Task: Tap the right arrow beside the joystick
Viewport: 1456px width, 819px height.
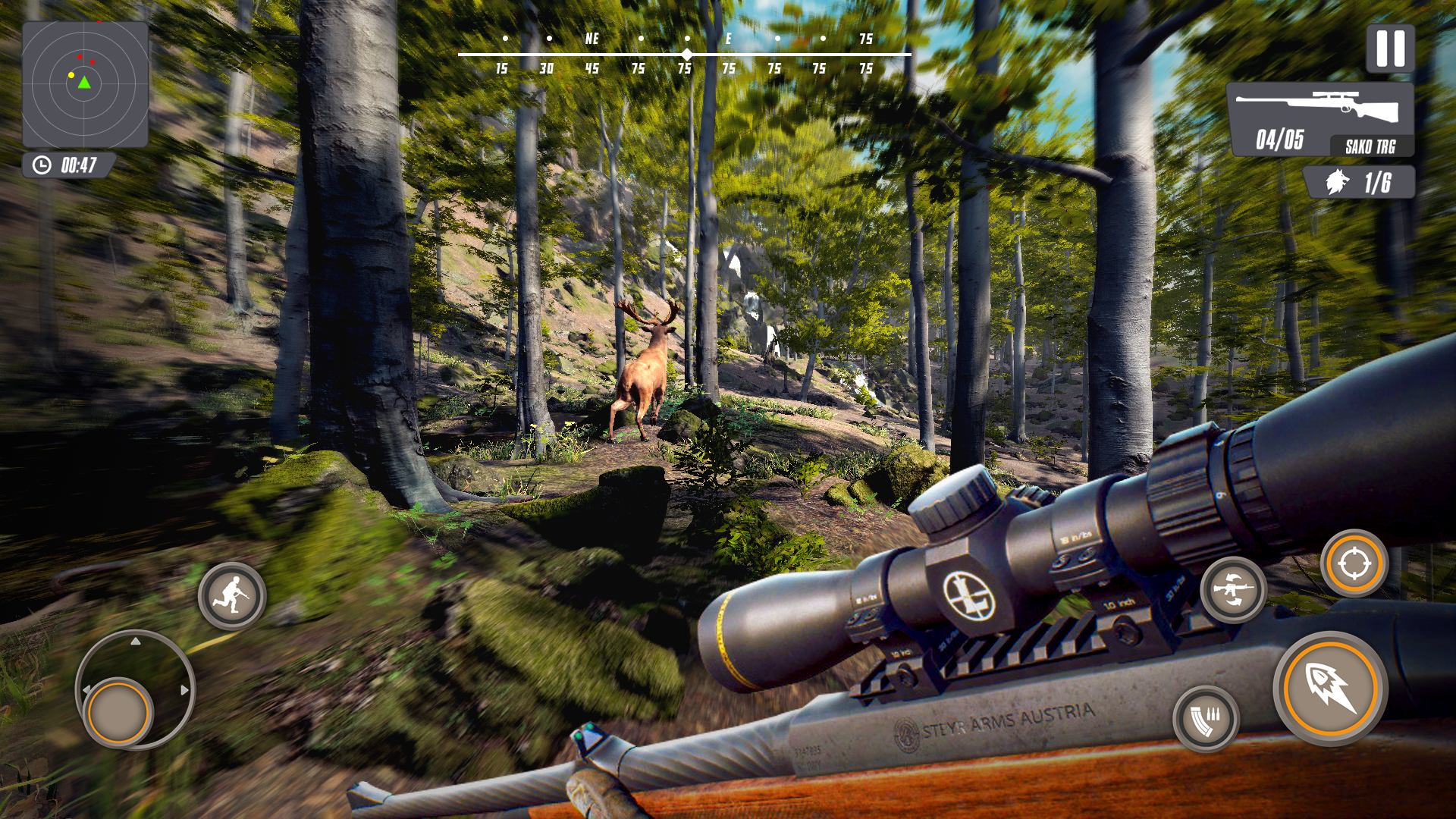Action: point(184,692)
